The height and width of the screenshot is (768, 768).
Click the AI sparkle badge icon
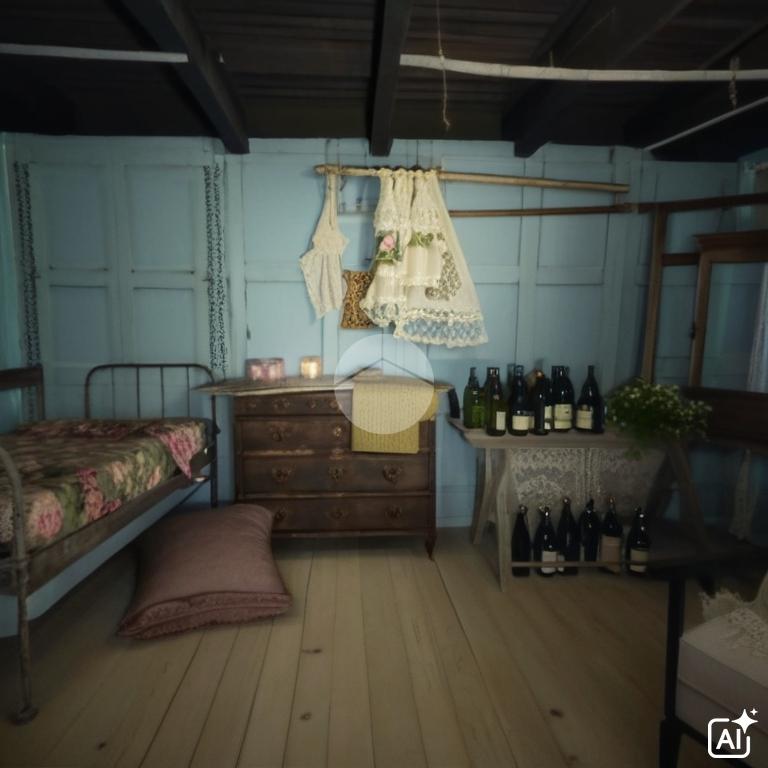732,734
